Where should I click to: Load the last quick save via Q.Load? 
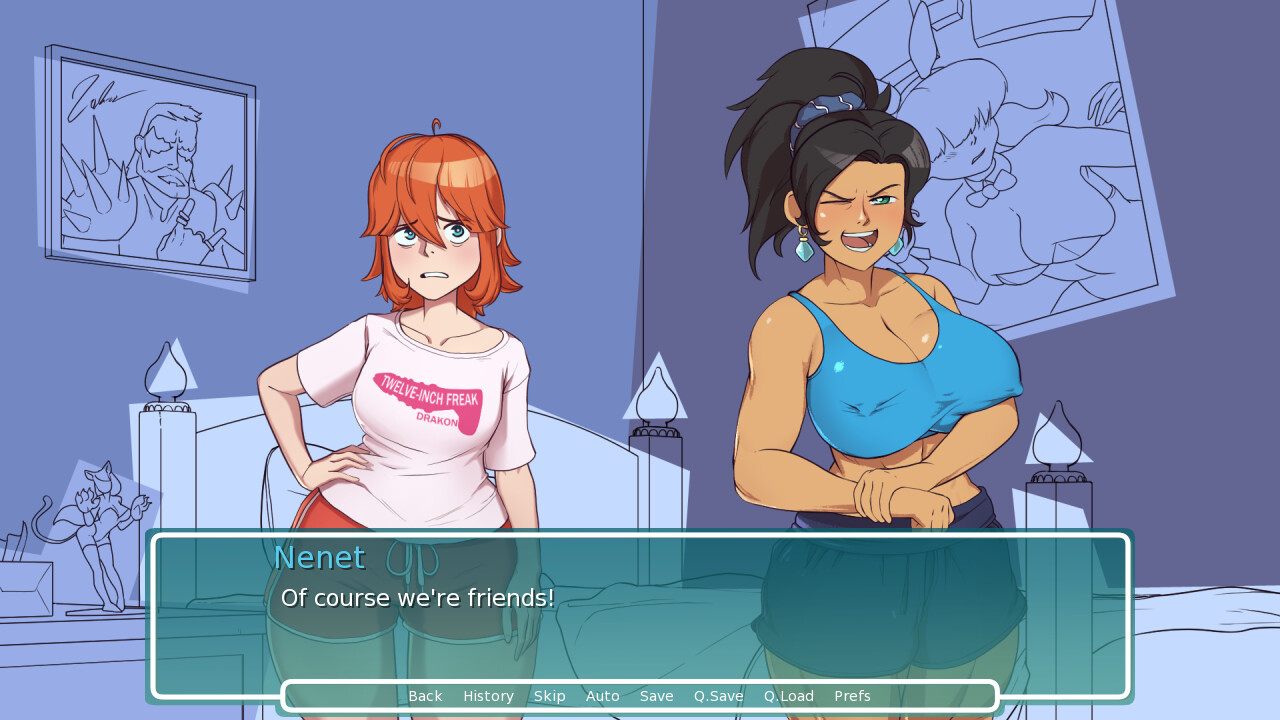pyautogui.click(x=788, y=696)
